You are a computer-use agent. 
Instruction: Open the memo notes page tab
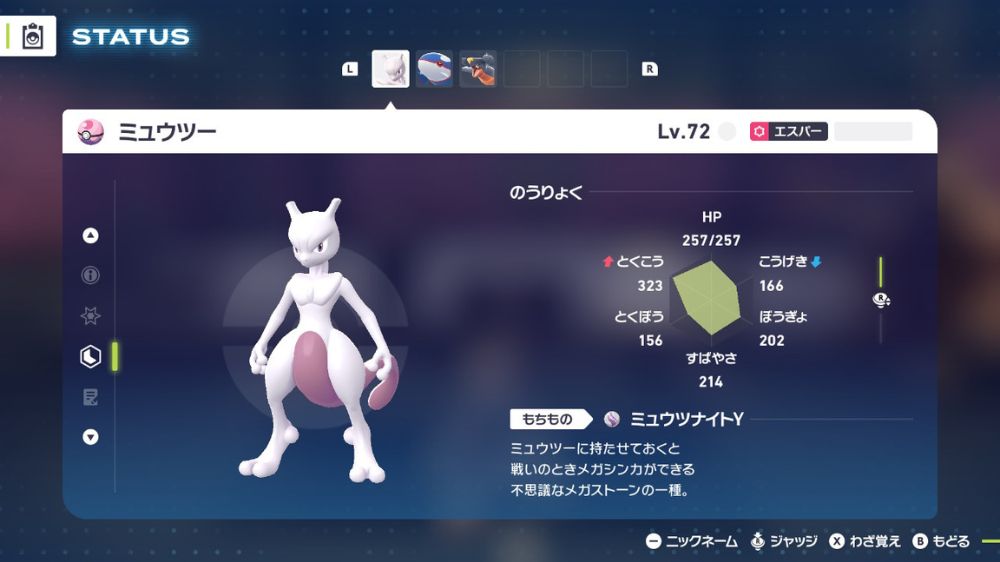91,397
